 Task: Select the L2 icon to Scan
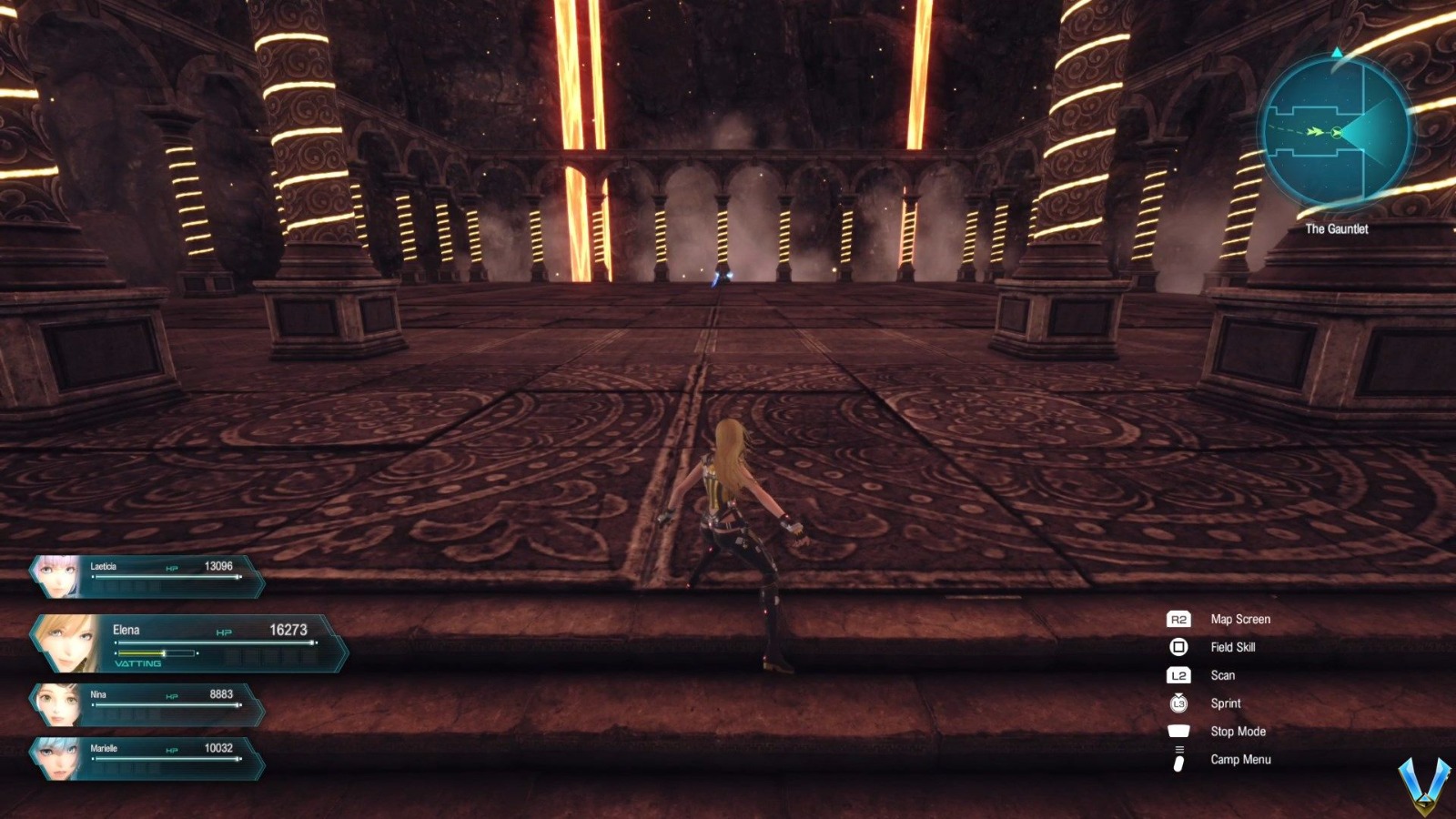[1178, 675]
